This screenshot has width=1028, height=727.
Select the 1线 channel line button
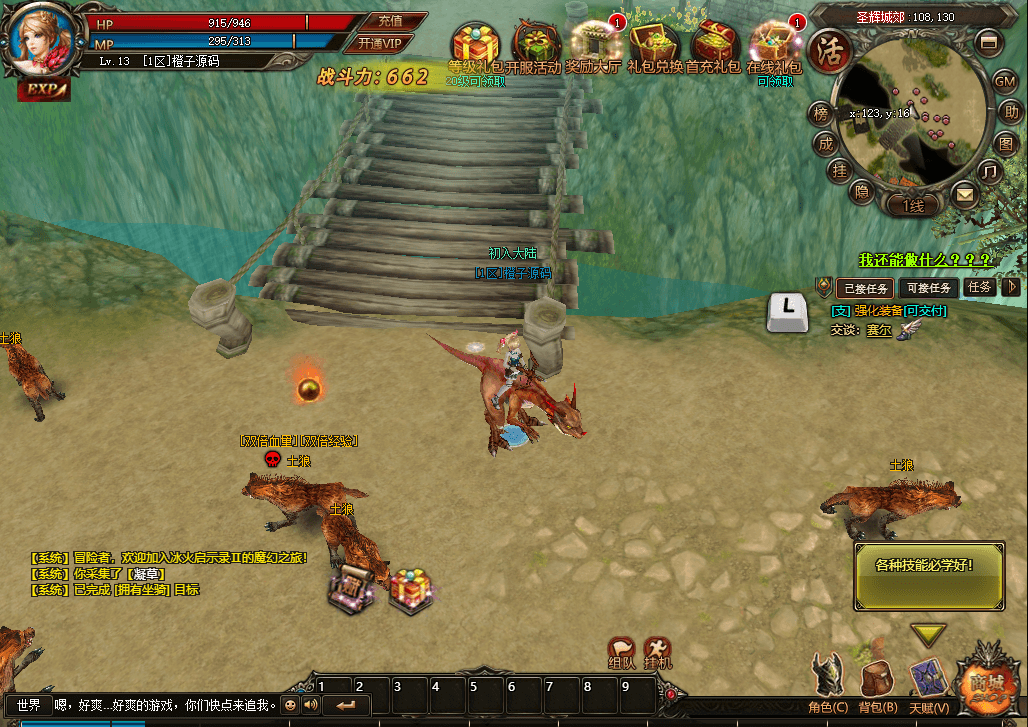912,206
